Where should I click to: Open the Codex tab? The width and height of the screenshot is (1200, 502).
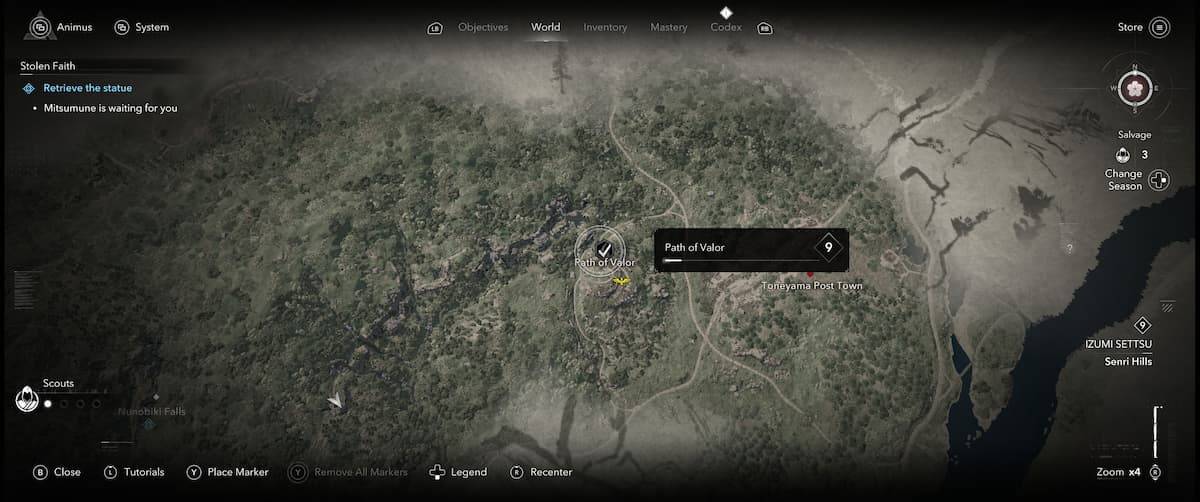[x=726, y=27]
